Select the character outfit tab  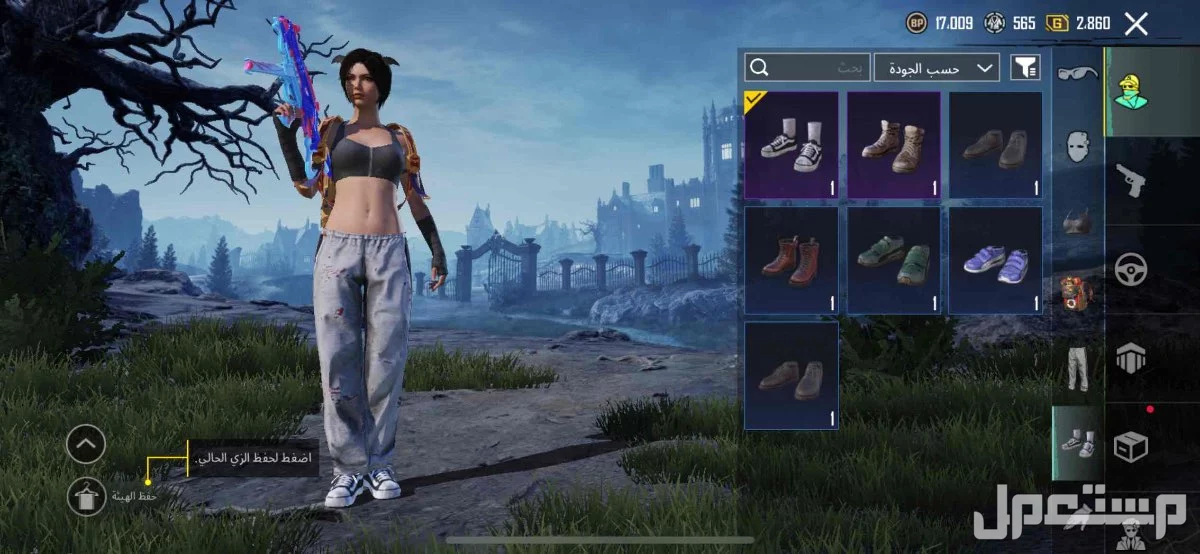point(1131,91)
